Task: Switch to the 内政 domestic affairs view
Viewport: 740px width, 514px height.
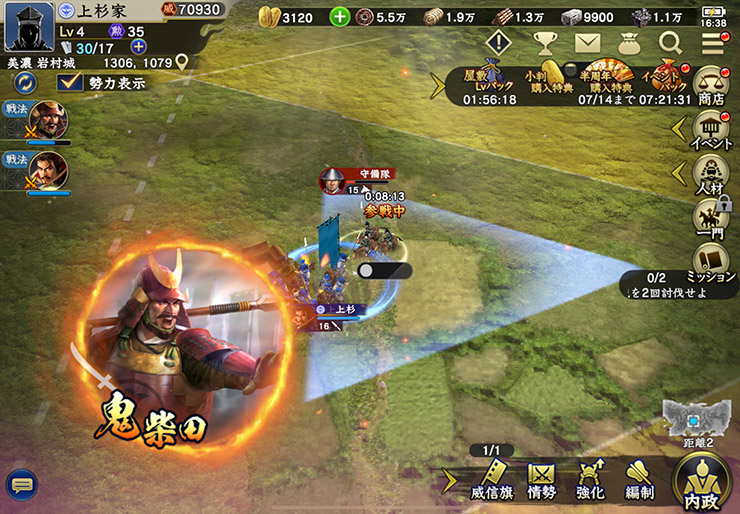Action: [x=701, y=482]
